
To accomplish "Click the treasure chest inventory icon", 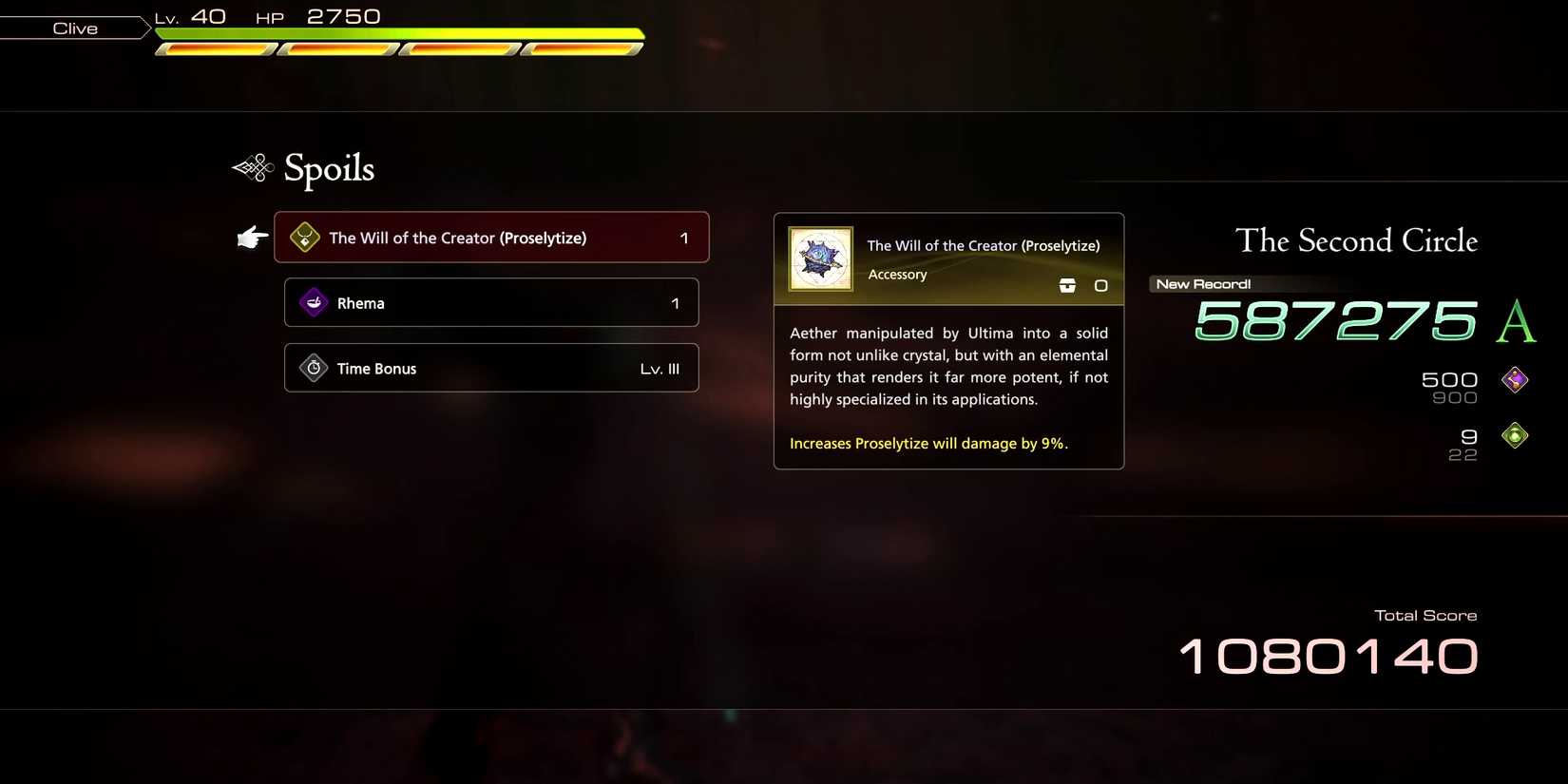I will (x=1066, y=284).
